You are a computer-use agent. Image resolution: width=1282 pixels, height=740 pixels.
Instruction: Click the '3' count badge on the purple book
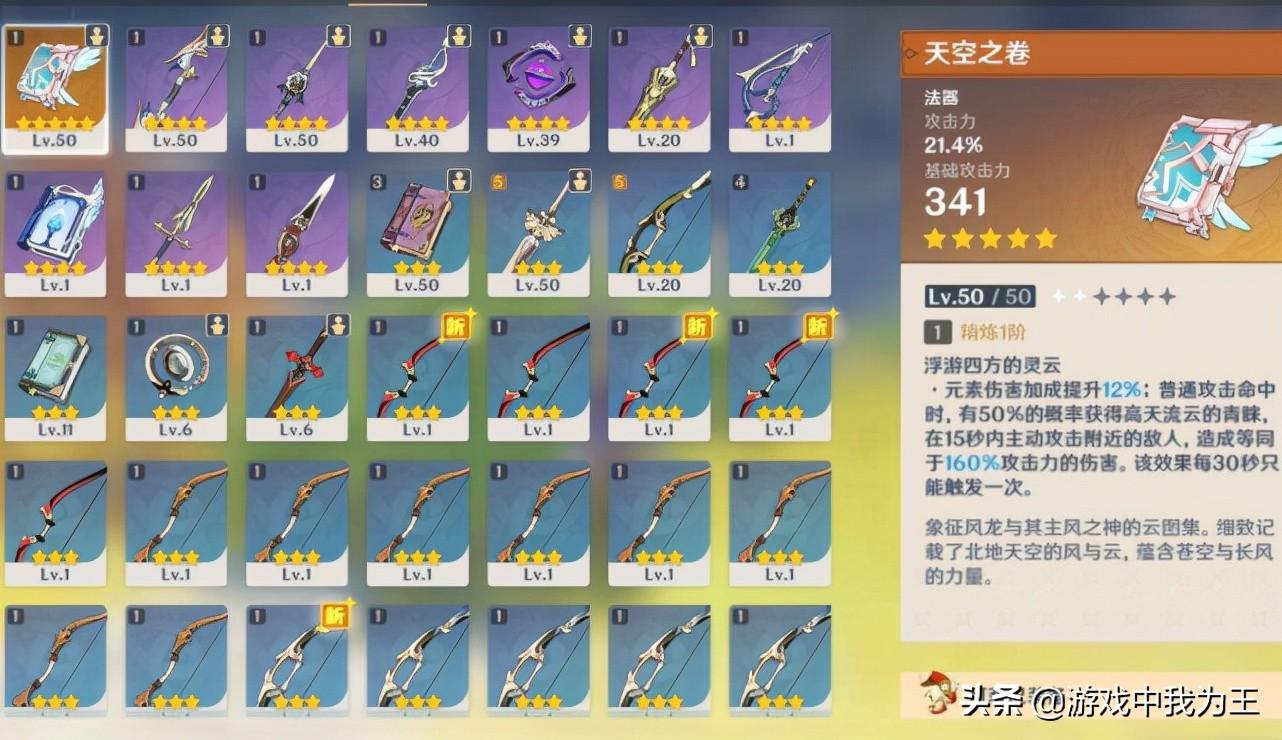pos(378,183)
